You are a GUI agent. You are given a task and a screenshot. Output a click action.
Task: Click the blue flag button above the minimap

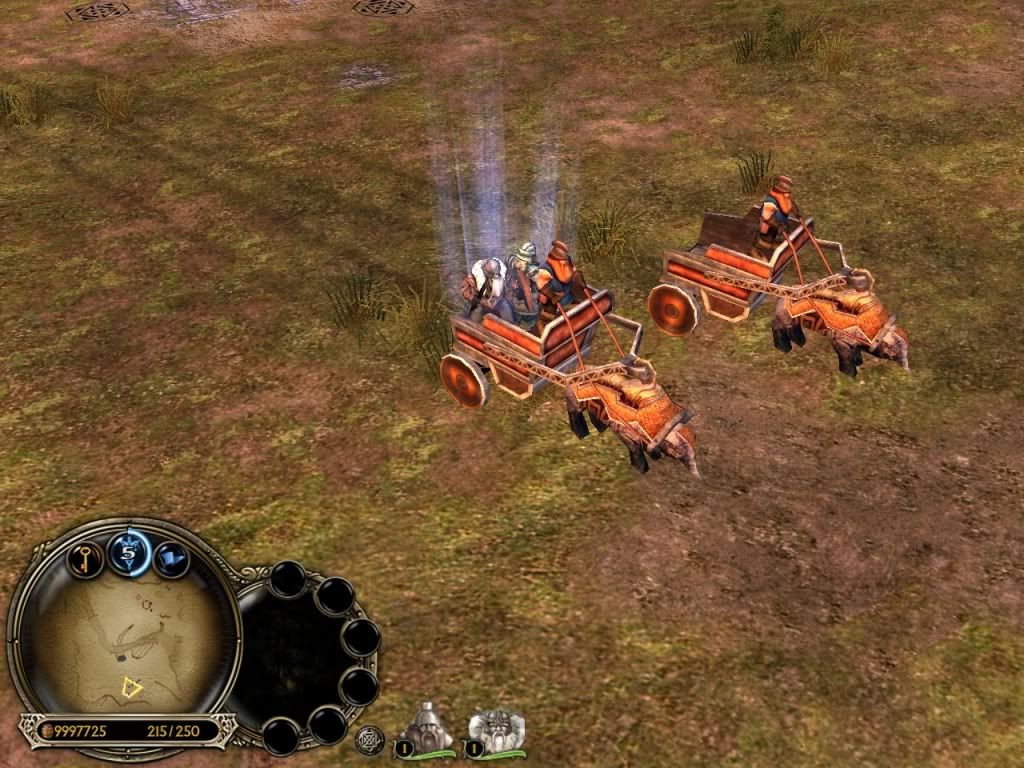pyautogui.click(x=171, y=559)
